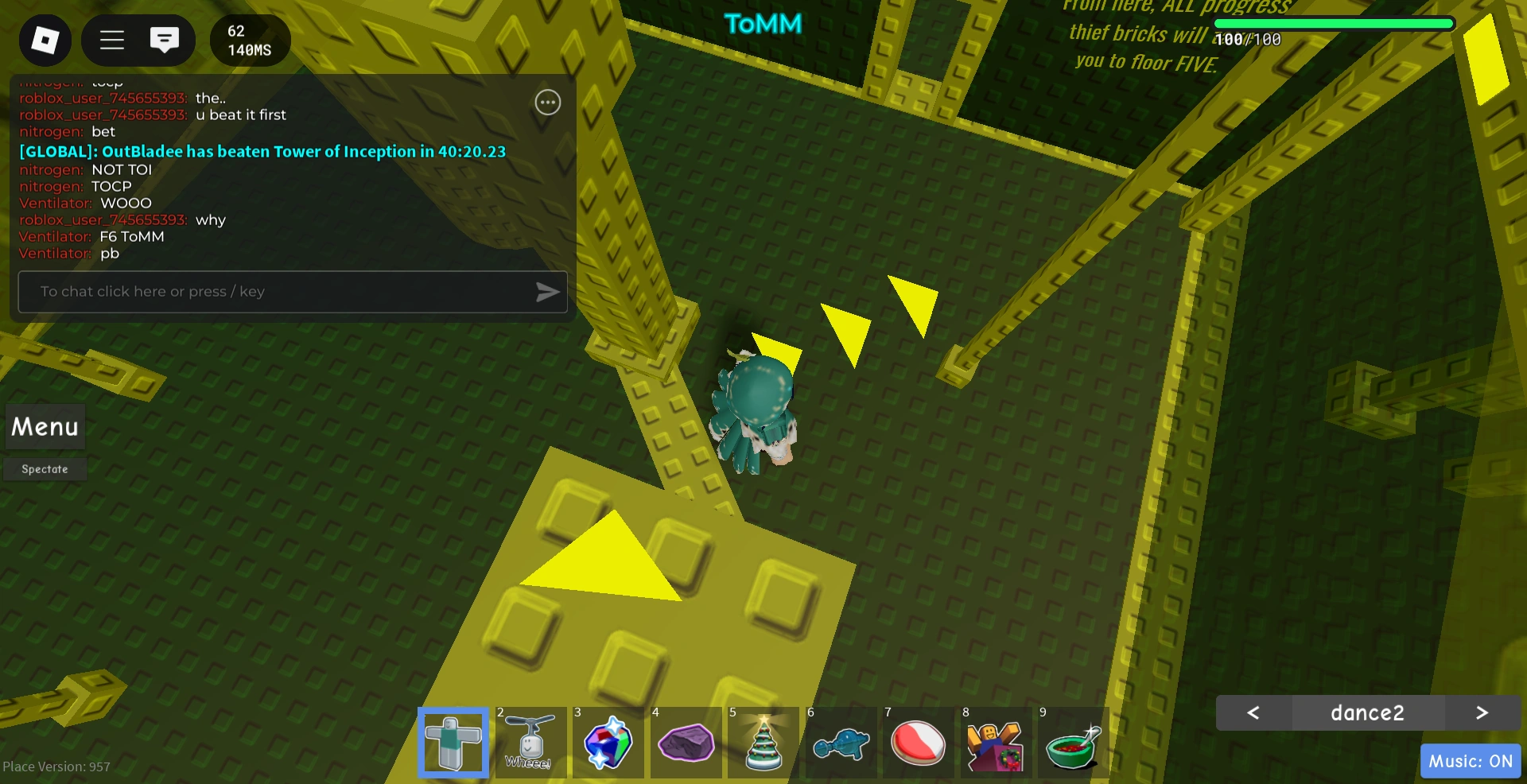Select the 'Wheee!' balloon item in slot 2
Screen dimensions: 1527x784
[x=530, y=743]
